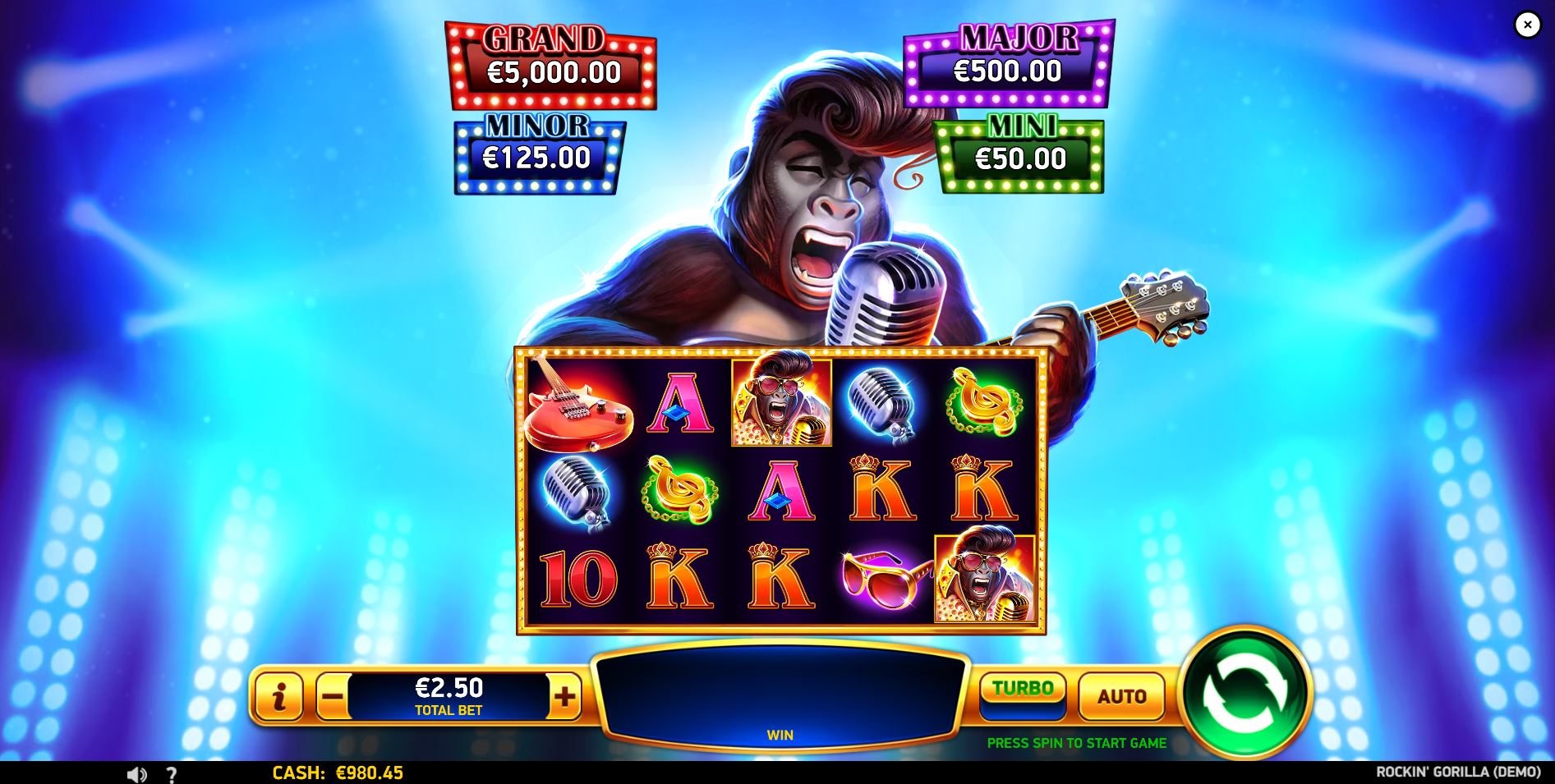1555x784 pixels.
Task: Click the PRESS SPIN TO START GAME text
Action: (x=1076, y=743)
